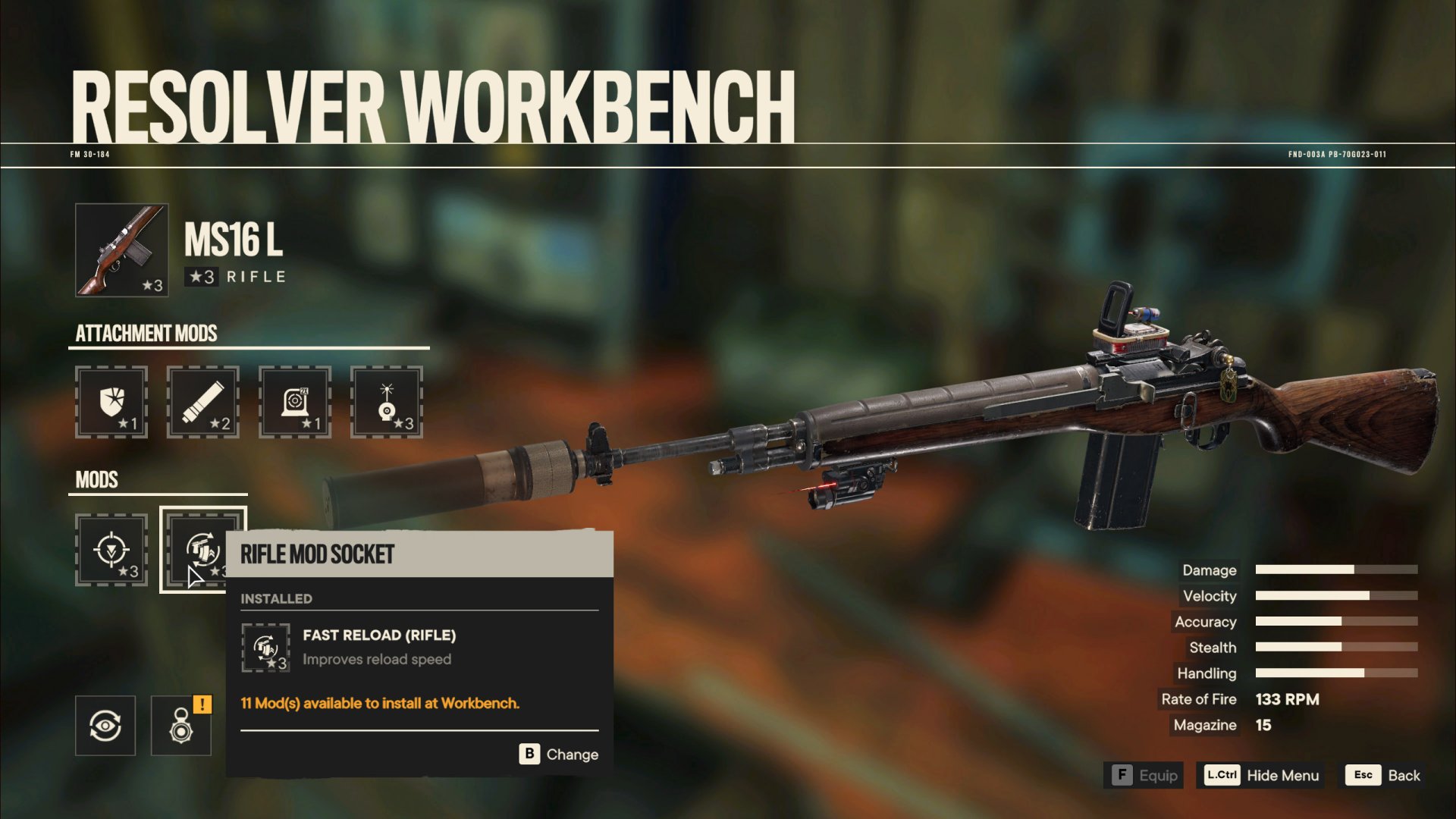Click the MS16 L rifle thumbnail
Screen dimensions: 1456x819
pos(121,250)
